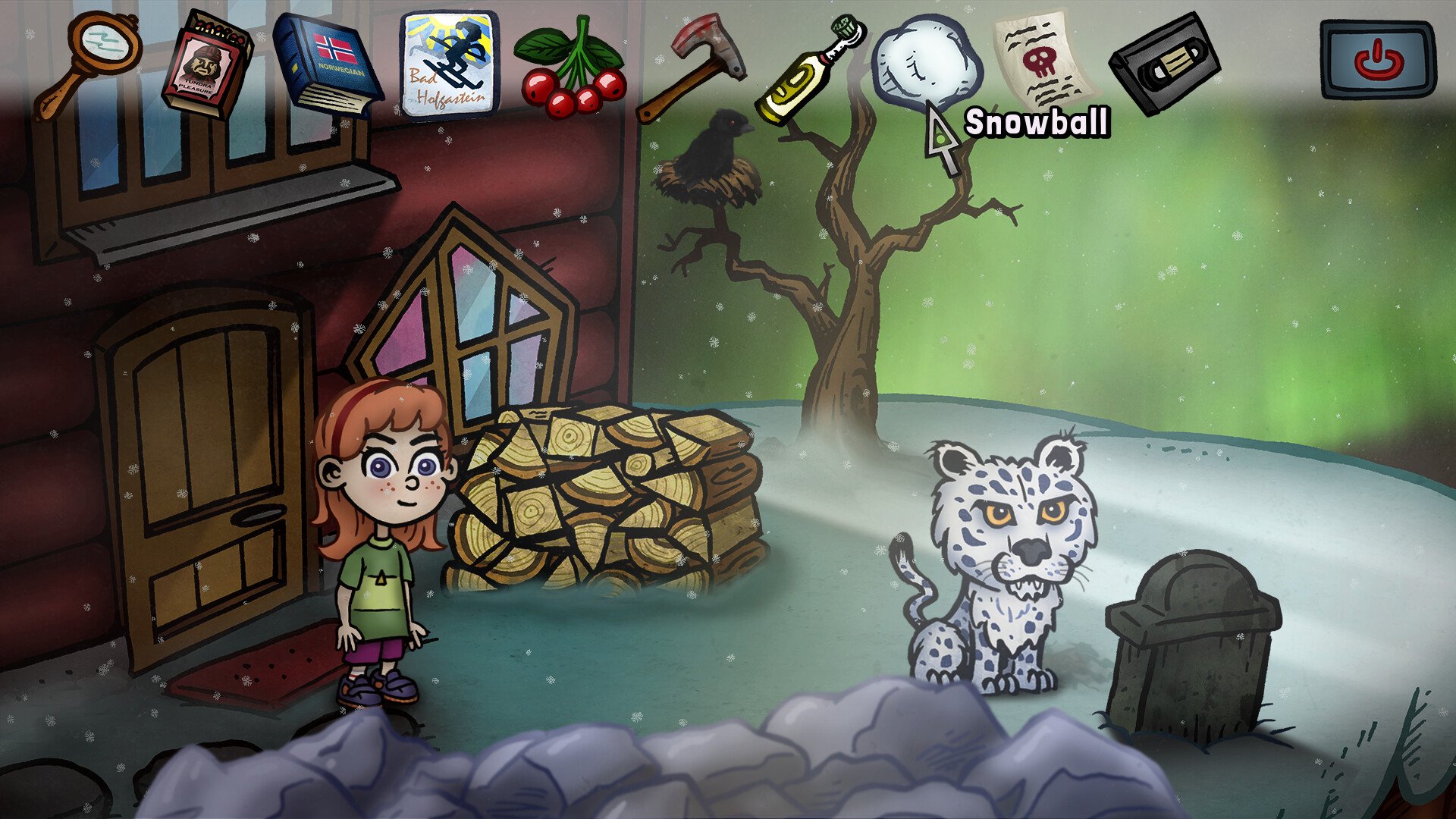Pick the Tundra Pleasure matchbox
The width and height of the screenshot is (1456, 819).
[x=205, y=67]
